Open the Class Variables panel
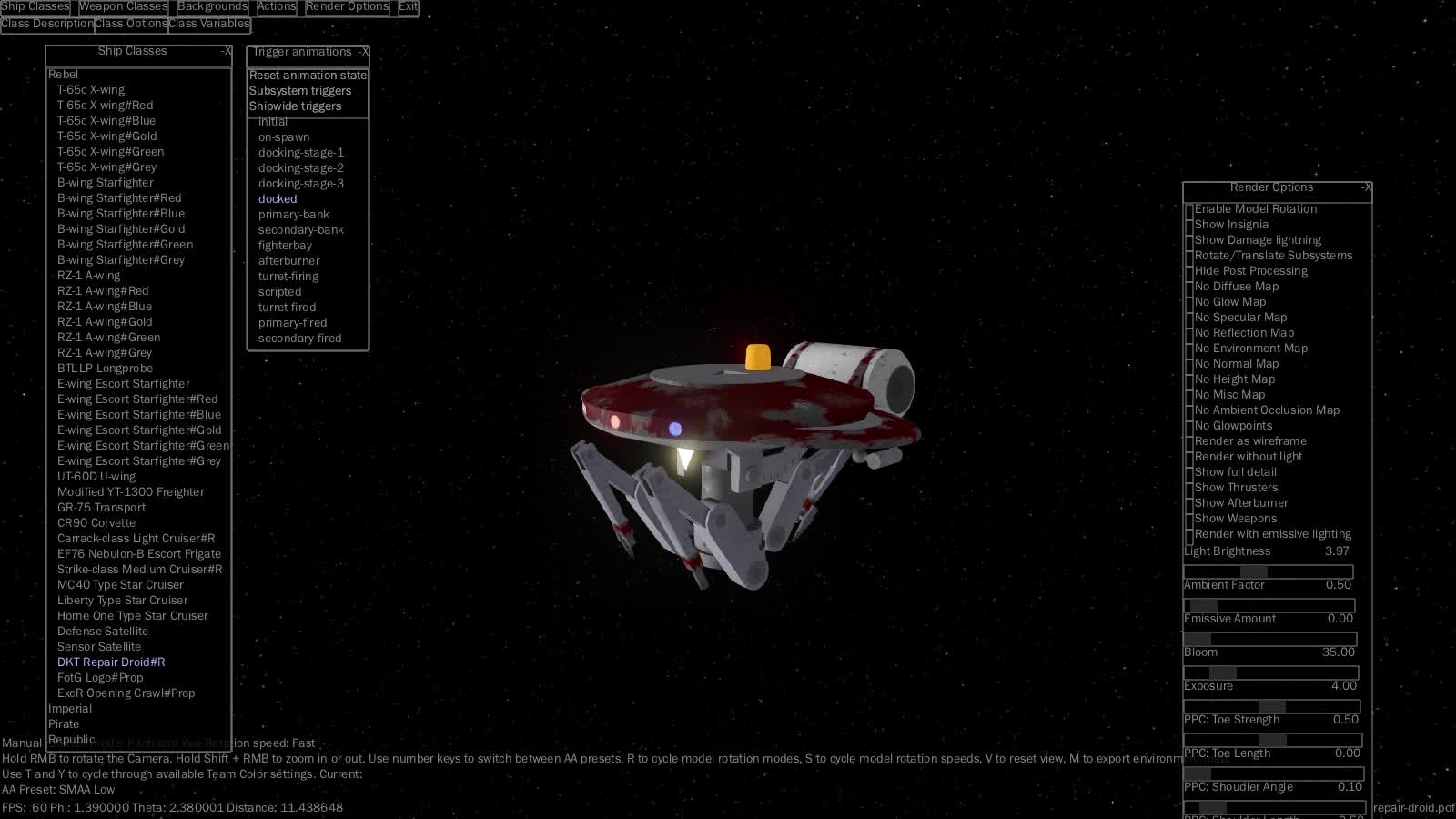 [x=208, y=25]
